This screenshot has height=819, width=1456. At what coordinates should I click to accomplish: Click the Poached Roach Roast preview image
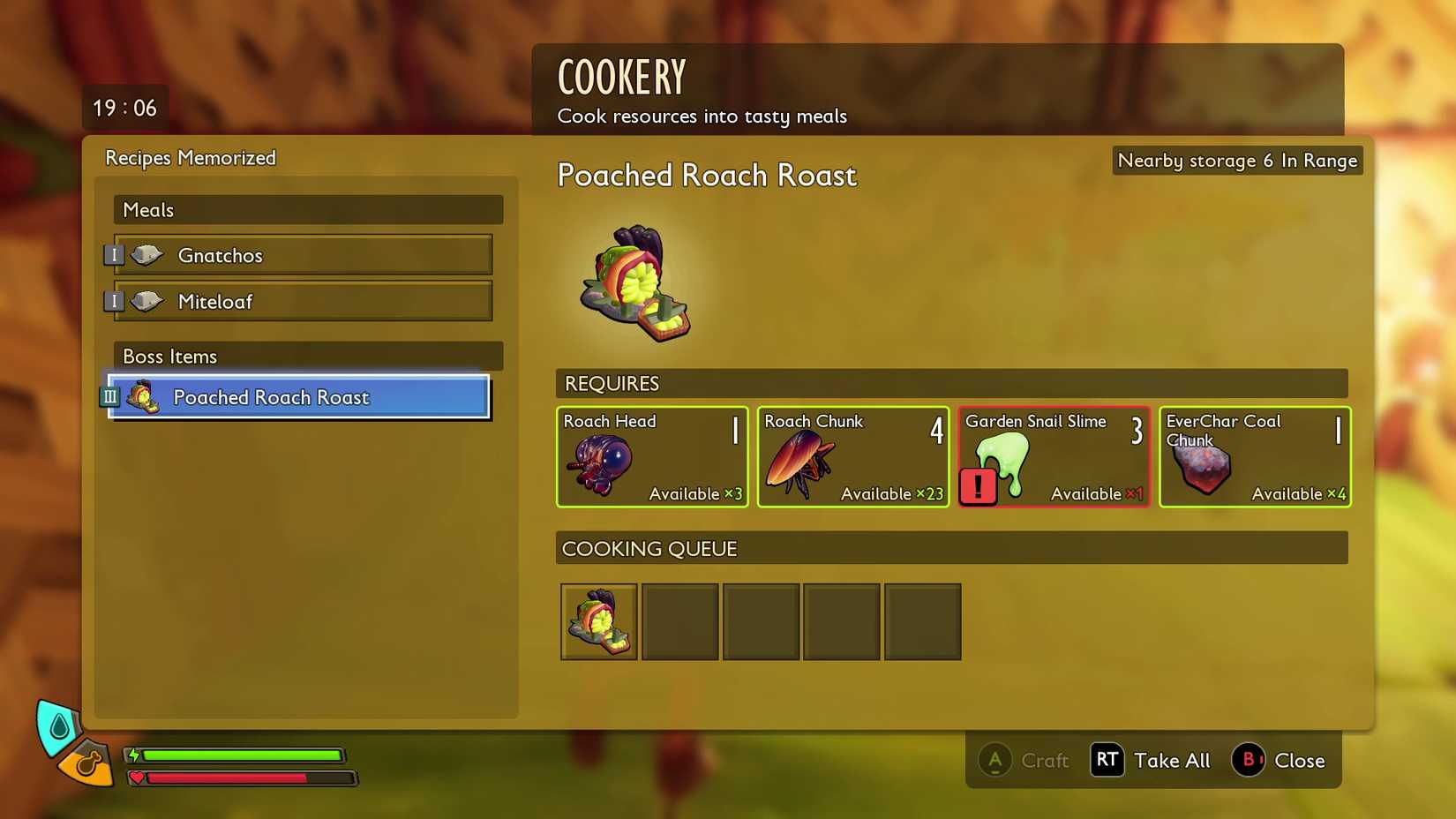635,283
